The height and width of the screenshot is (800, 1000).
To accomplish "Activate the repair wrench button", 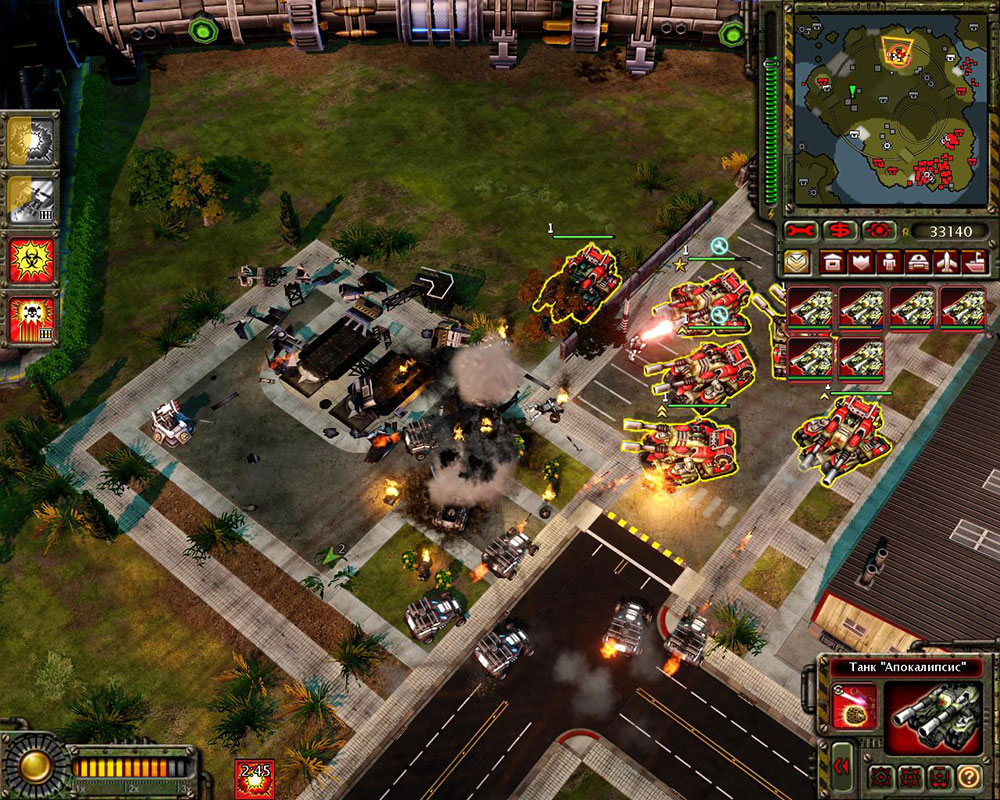I will (802, 231).
